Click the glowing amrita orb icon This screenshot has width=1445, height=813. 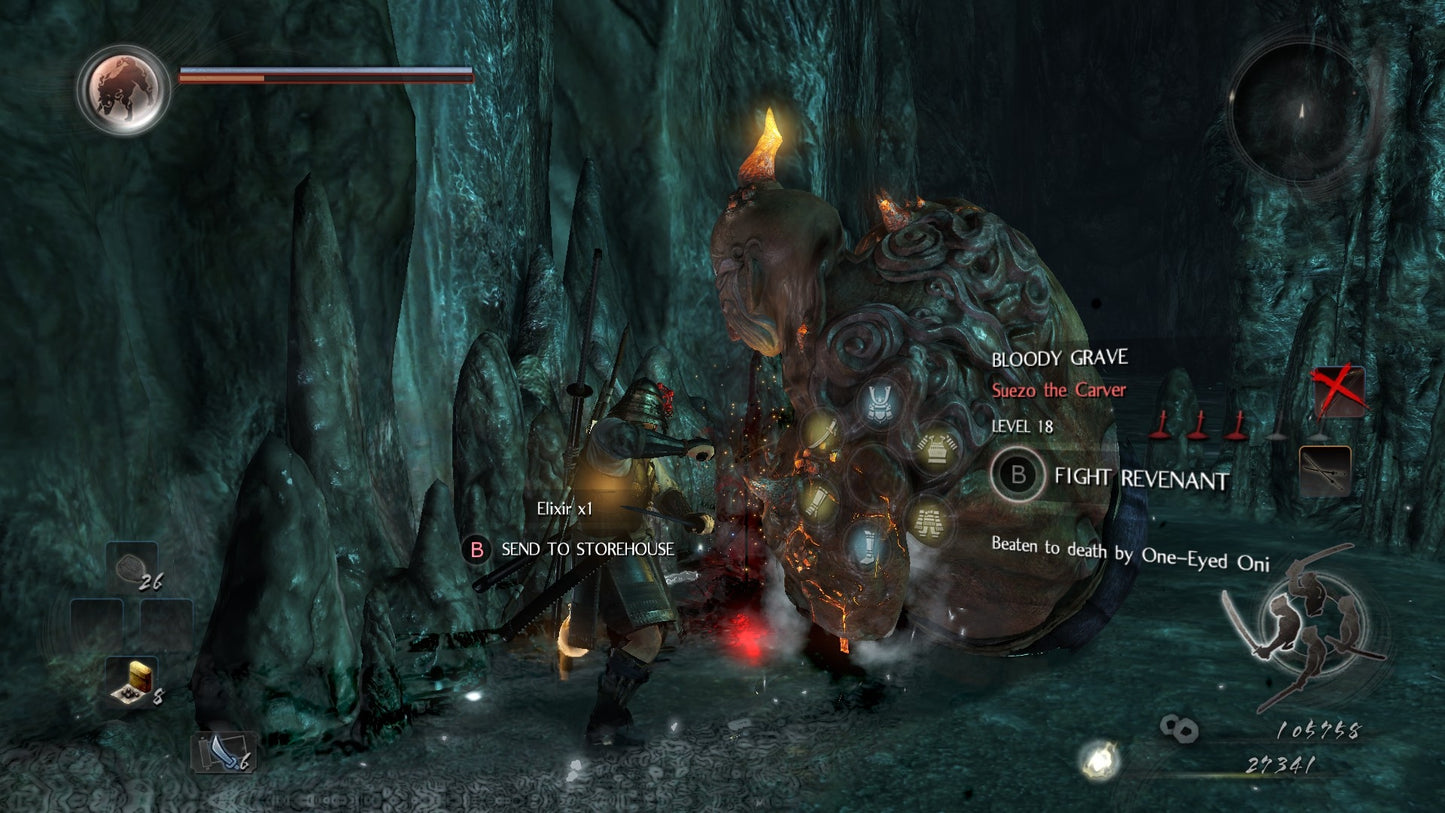(1097, 760)
